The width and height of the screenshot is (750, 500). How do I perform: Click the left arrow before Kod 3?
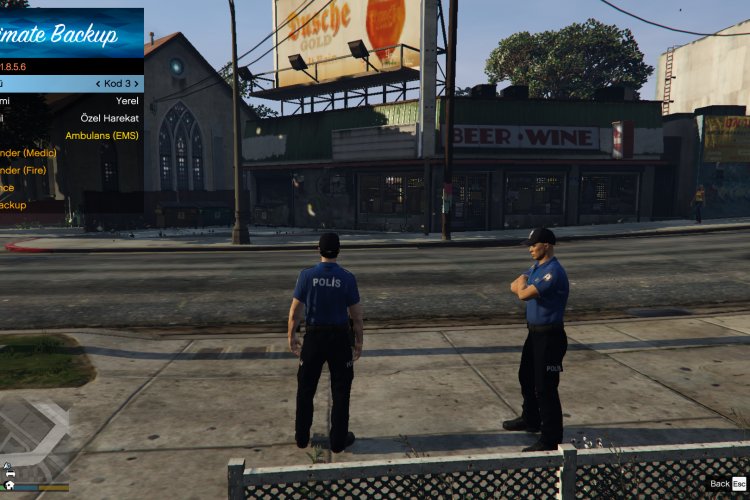pyautogui.click(x=98, y=83)
